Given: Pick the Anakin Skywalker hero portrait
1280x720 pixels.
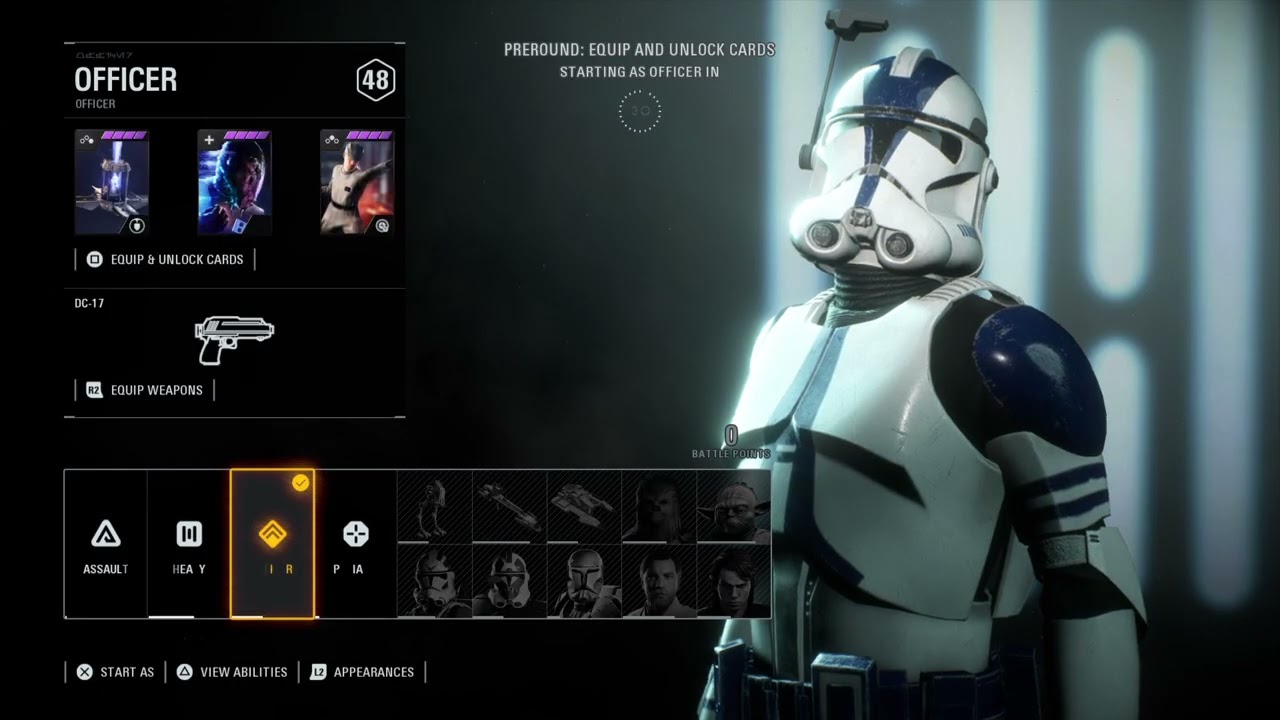Looking at the screenshot, I should point(734,581).
